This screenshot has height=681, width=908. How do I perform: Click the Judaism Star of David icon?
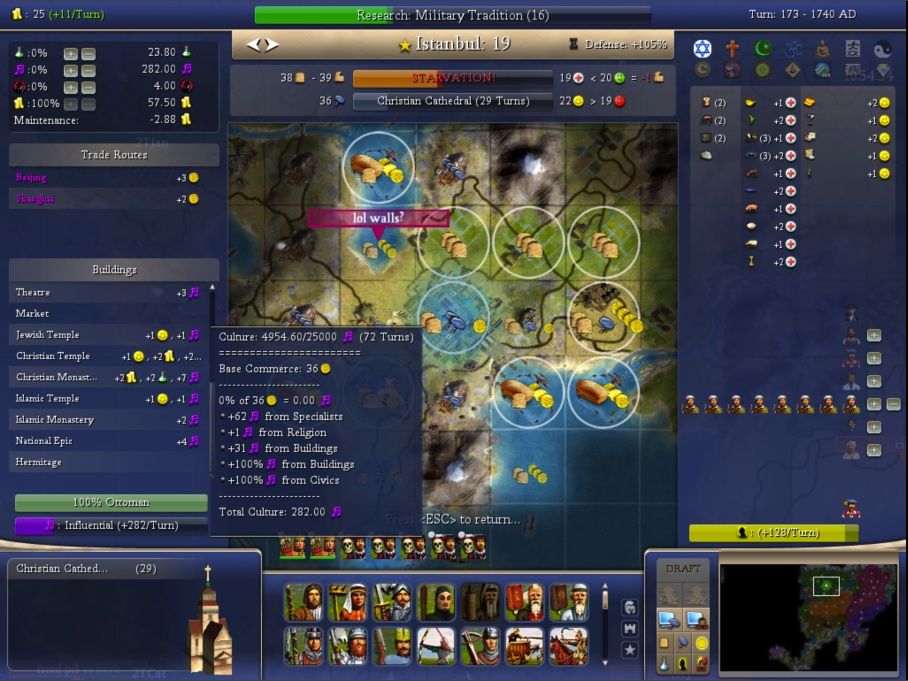pyautogui.click(x=702, y=49)
